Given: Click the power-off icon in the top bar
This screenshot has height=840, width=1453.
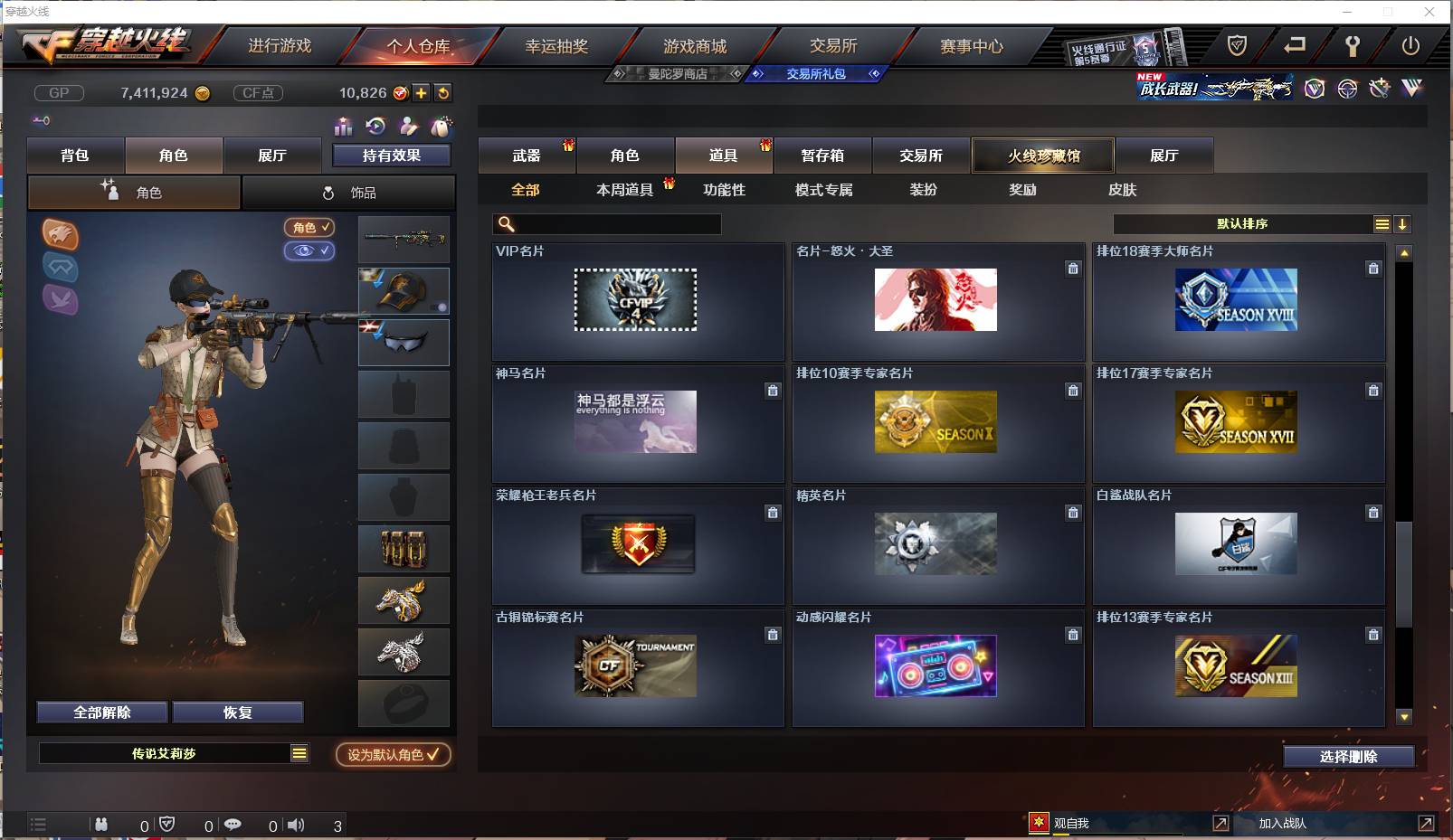Looking at the screenshot, I should (x=1410, y=43).
